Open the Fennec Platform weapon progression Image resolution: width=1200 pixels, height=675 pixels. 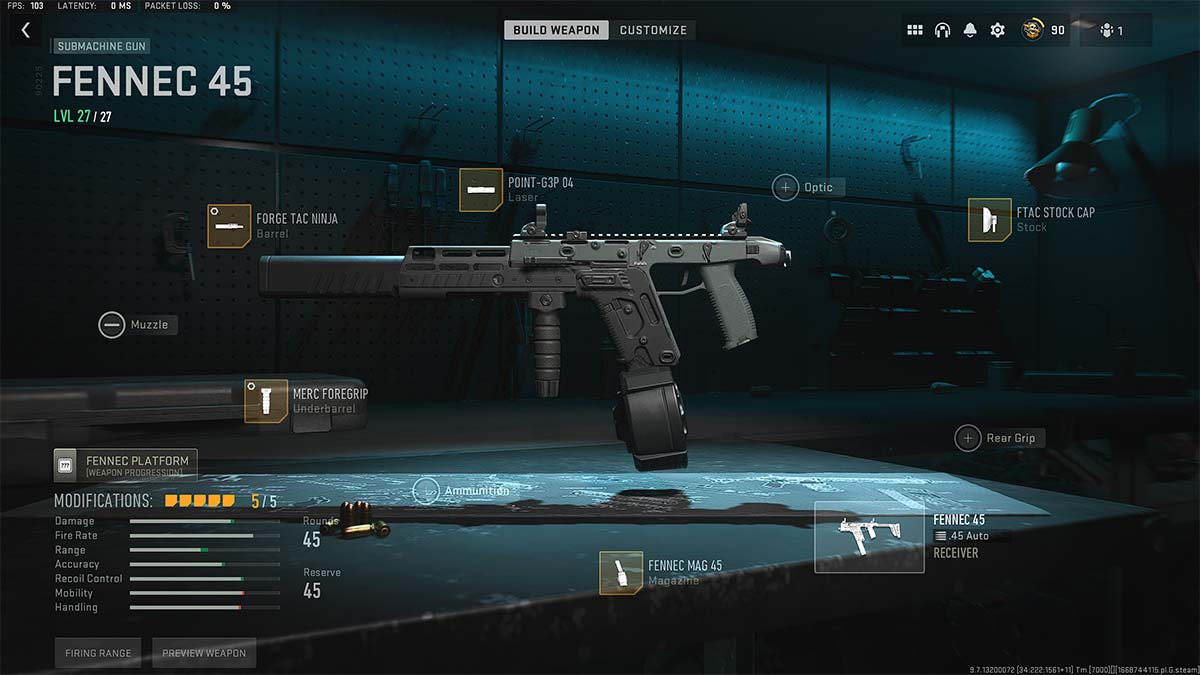pos(126,465)
